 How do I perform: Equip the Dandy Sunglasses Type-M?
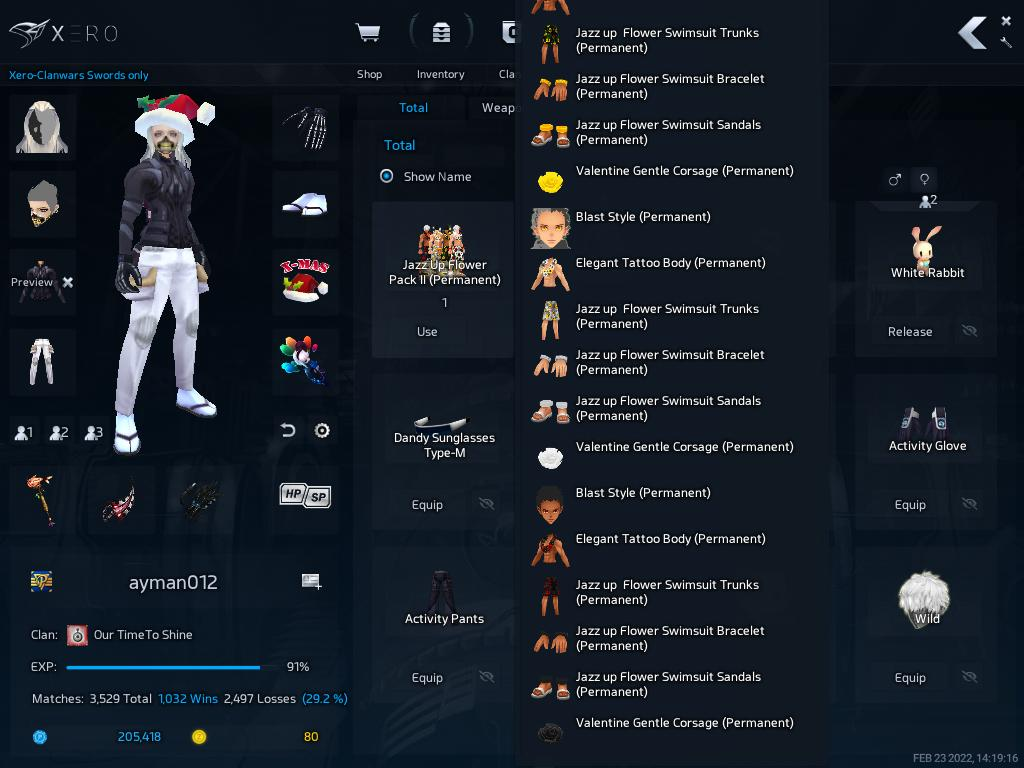click(x=427, y=505)
